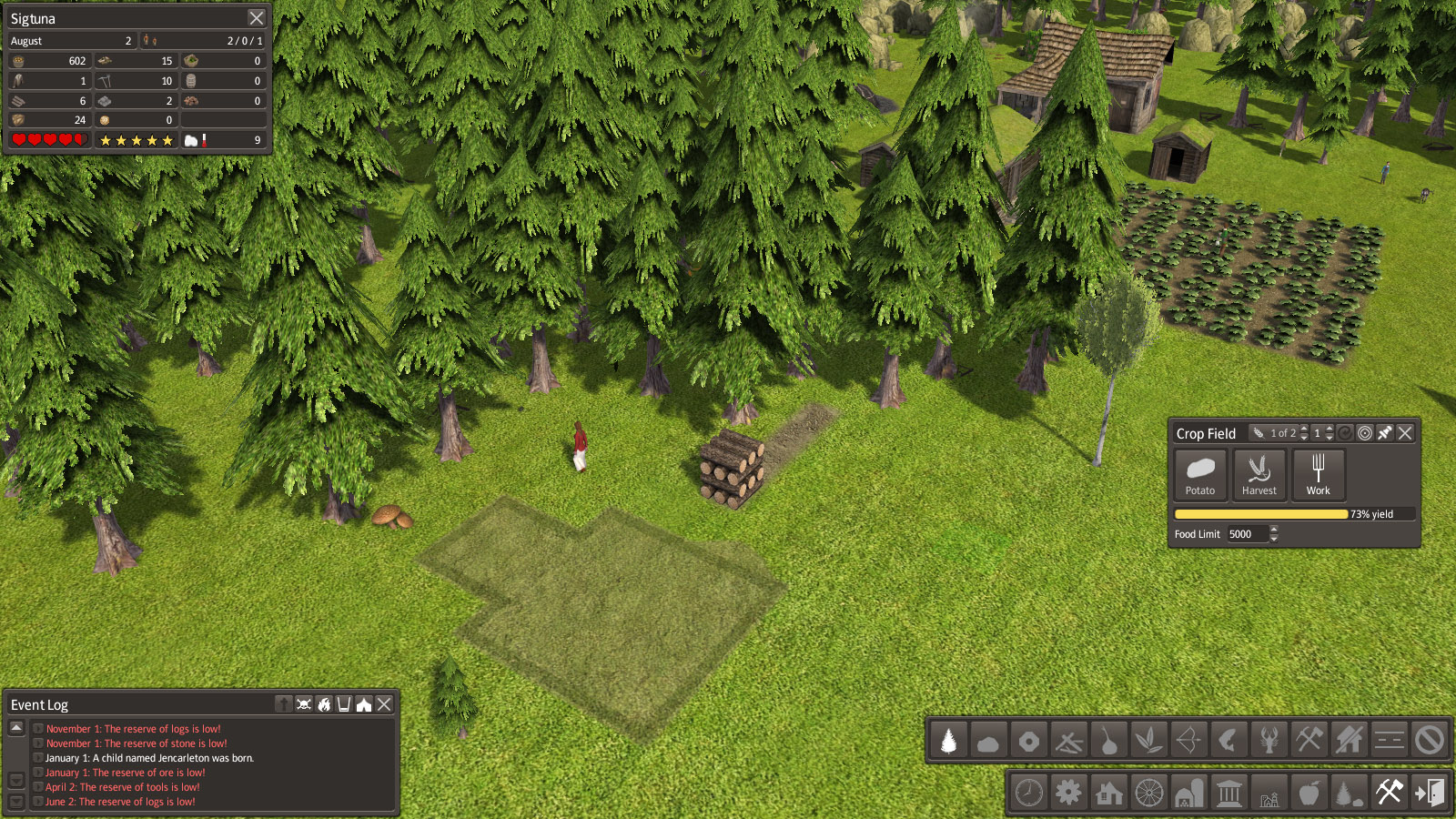Select the collect stone tool
Image resolution: width=1456 pixels, height=819 pixels.
click(988, 741)
